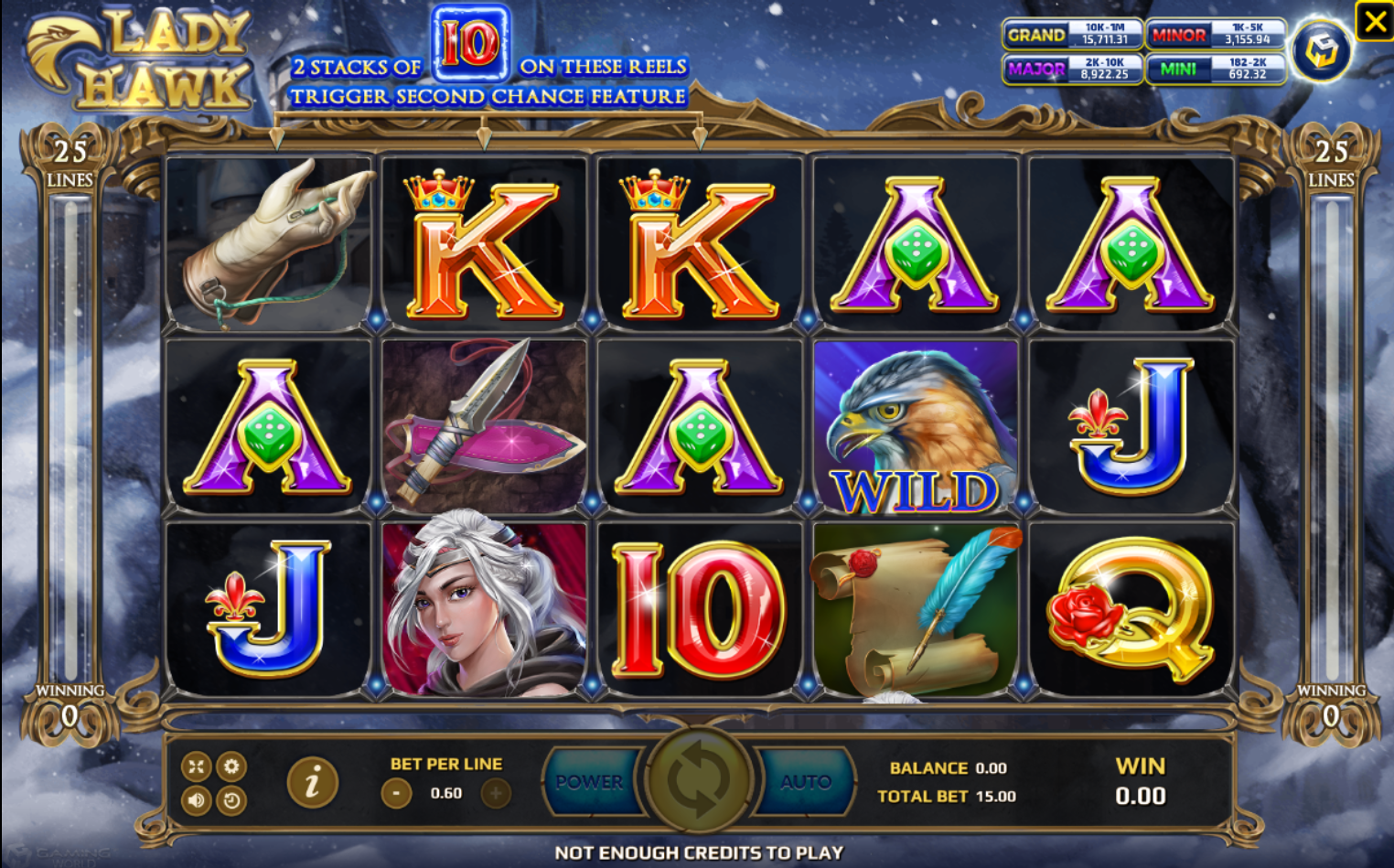
Task: Decrease bet per line with minus button
Action: [396, 793]
